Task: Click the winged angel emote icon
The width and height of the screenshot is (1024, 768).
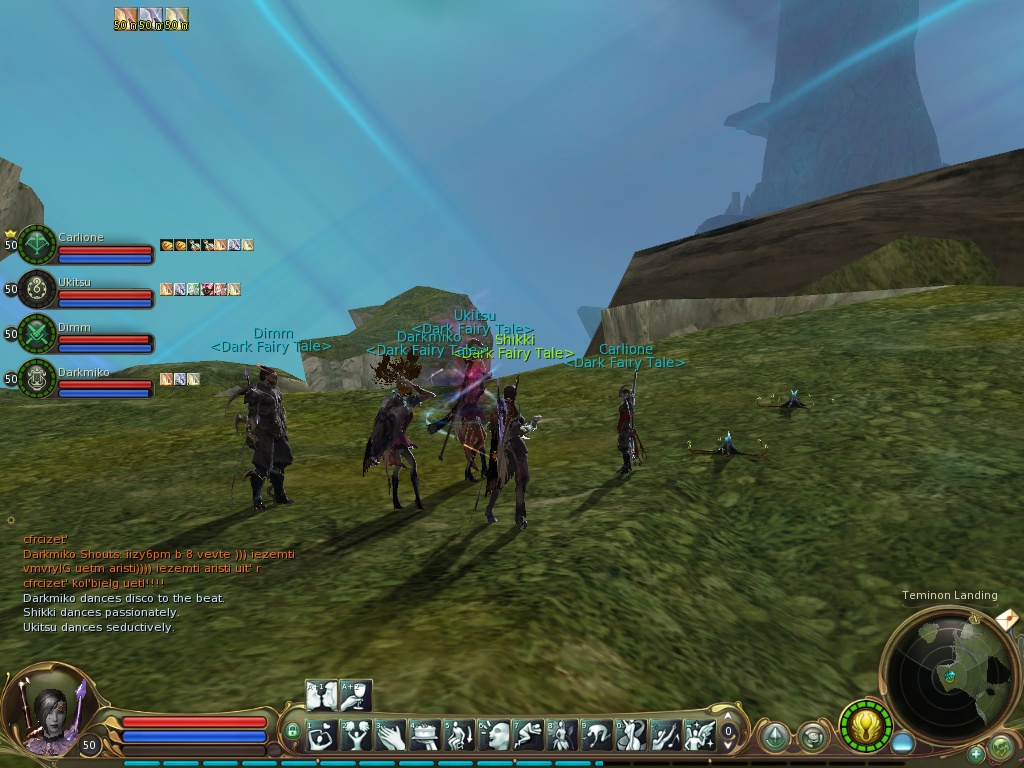Action: click(700, 736)
